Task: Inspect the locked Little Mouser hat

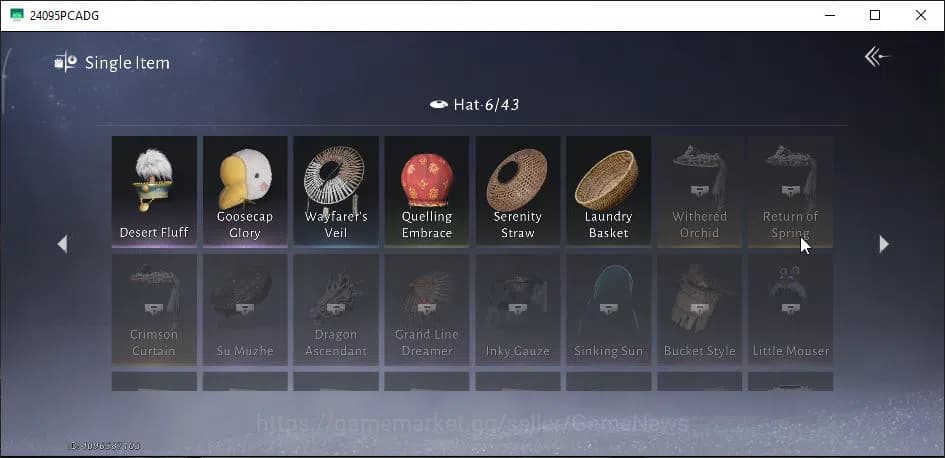Action: tap(790, 308)
